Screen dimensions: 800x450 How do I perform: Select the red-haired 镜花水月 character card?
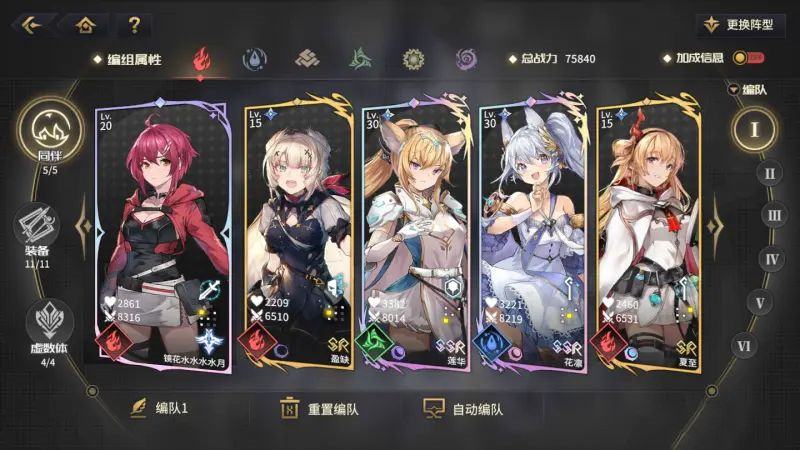[x=162, y=235]
